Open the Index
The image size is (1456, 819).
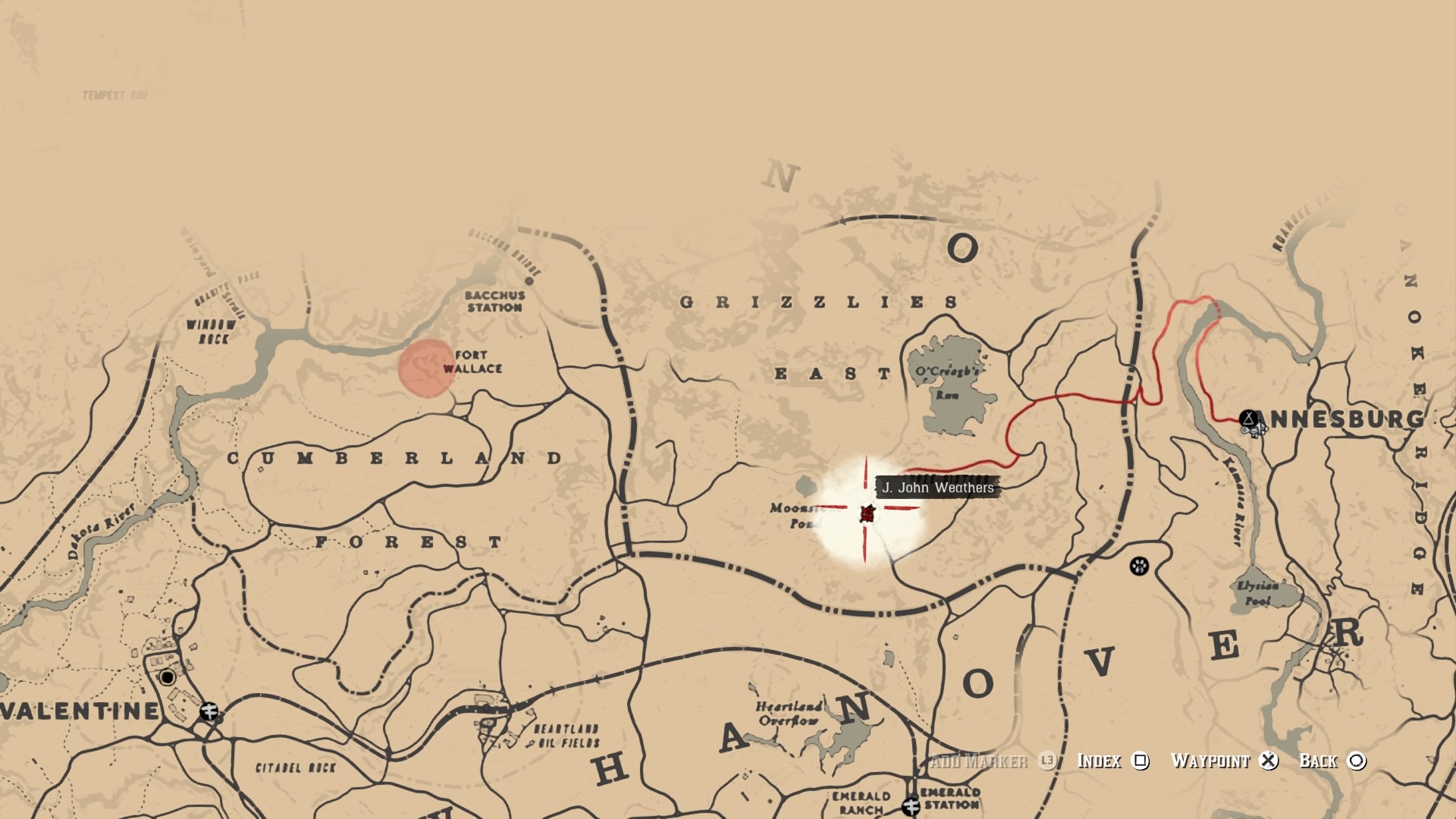[1098, 761]
